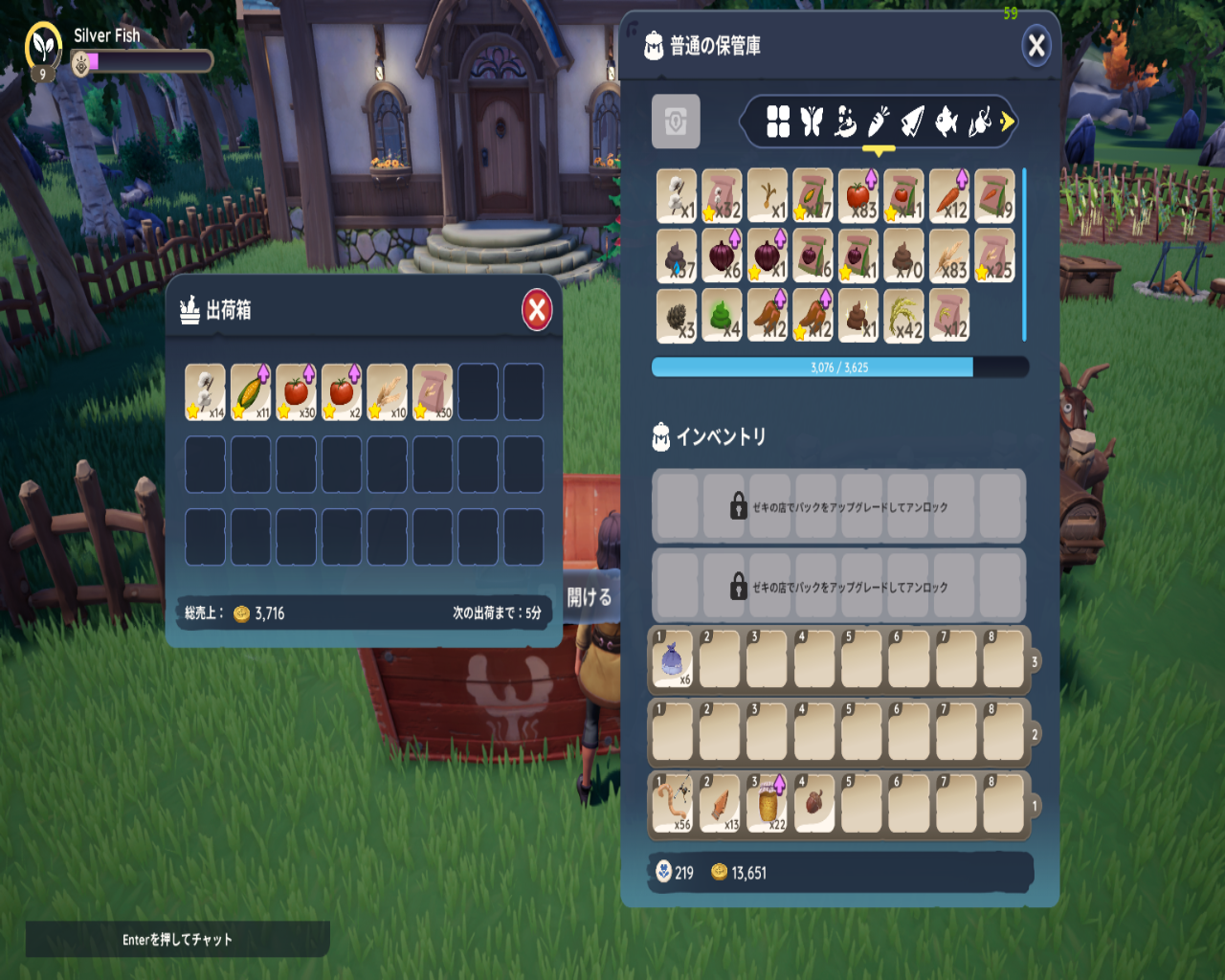Select the pickle jar in inventory

click(x=768, y=804)
